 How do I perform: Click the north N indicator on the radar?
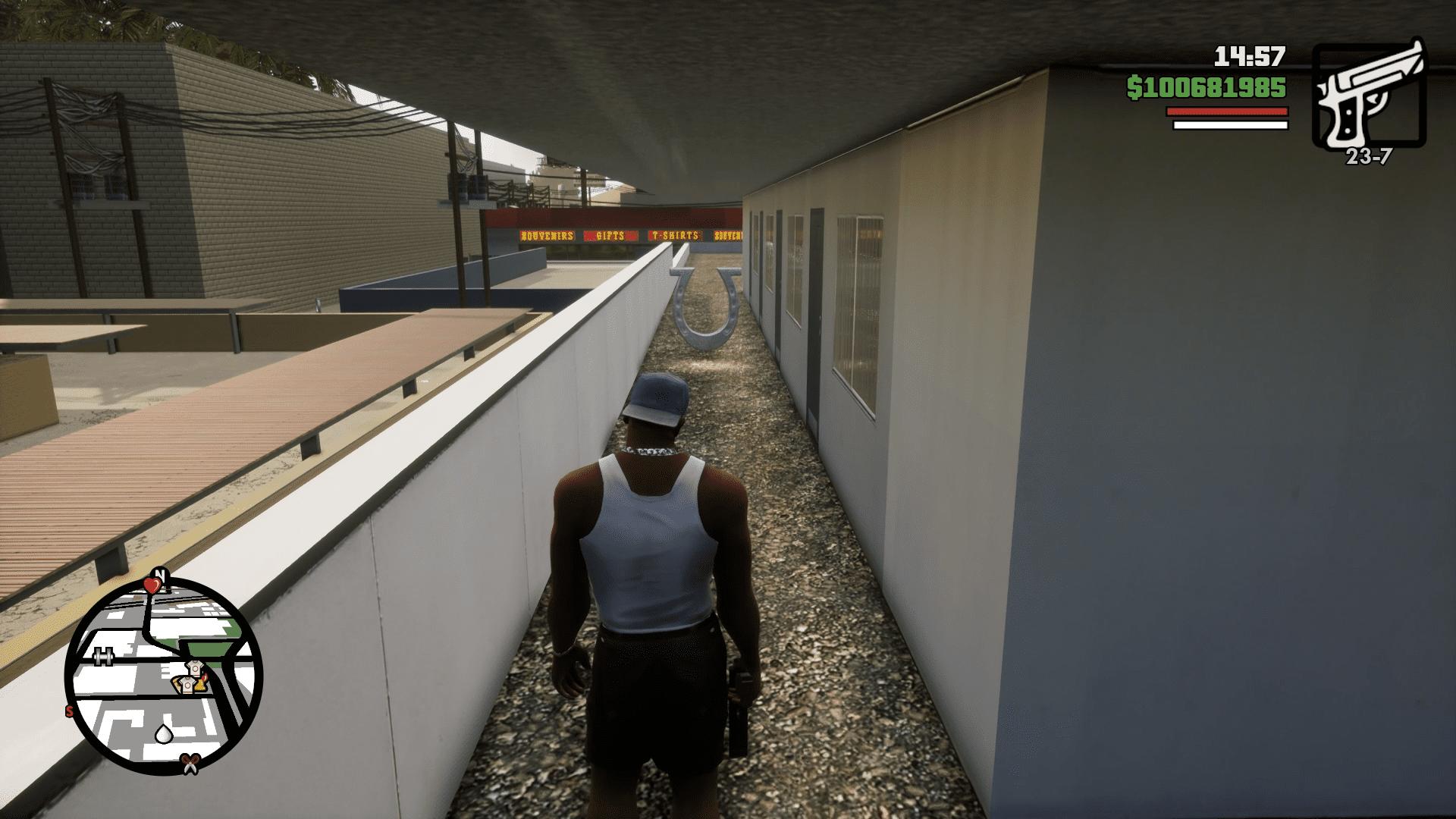point(160,574)
